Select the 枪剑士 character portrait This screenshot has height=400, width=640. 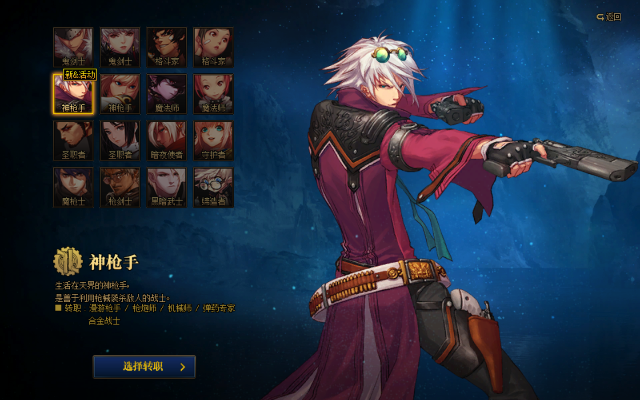[x=120, y=186]
